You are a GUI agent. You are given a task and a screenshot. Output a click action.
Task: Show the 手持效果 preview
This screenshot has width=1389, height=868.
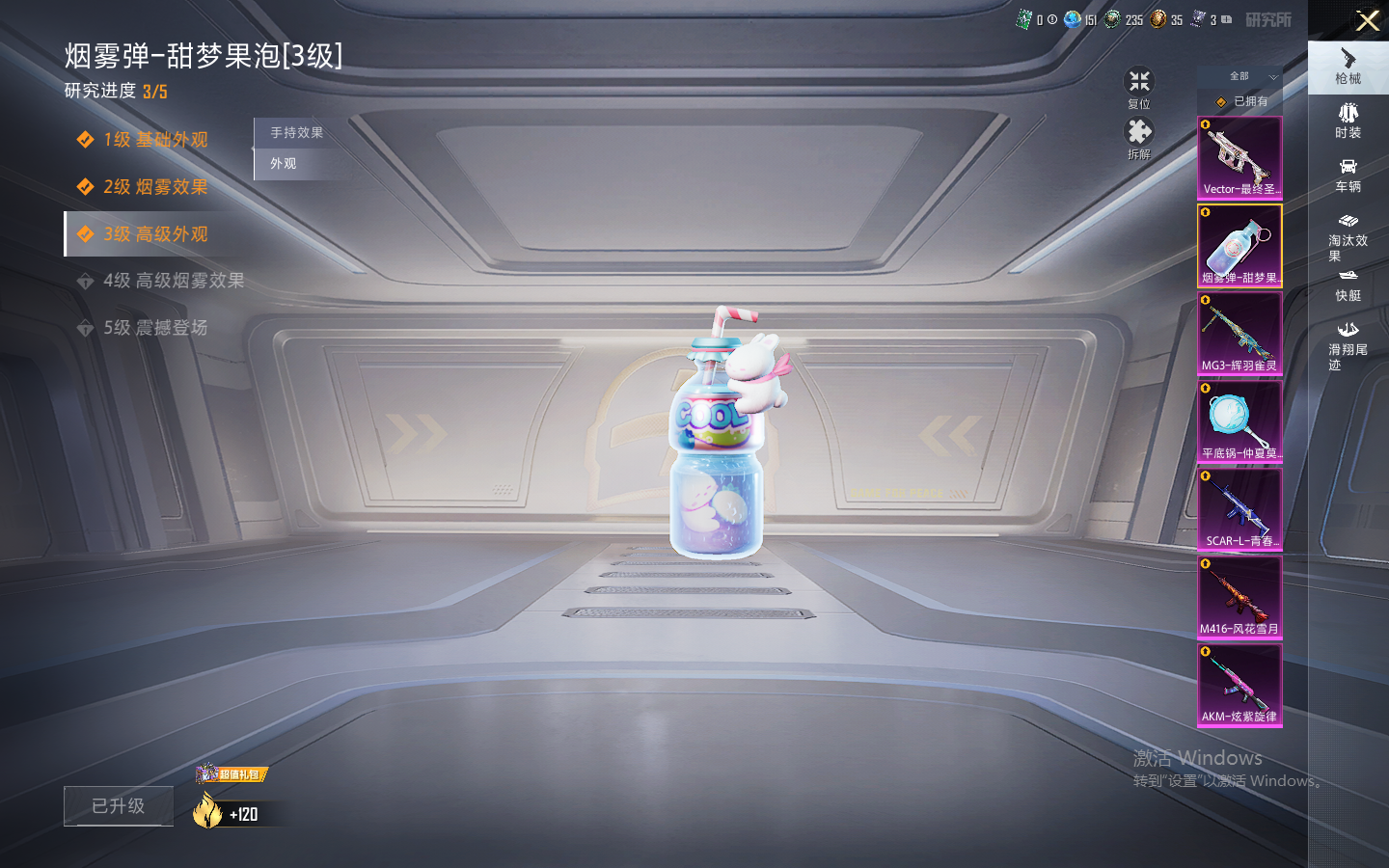pyautogui.click(x=296, y=133)
